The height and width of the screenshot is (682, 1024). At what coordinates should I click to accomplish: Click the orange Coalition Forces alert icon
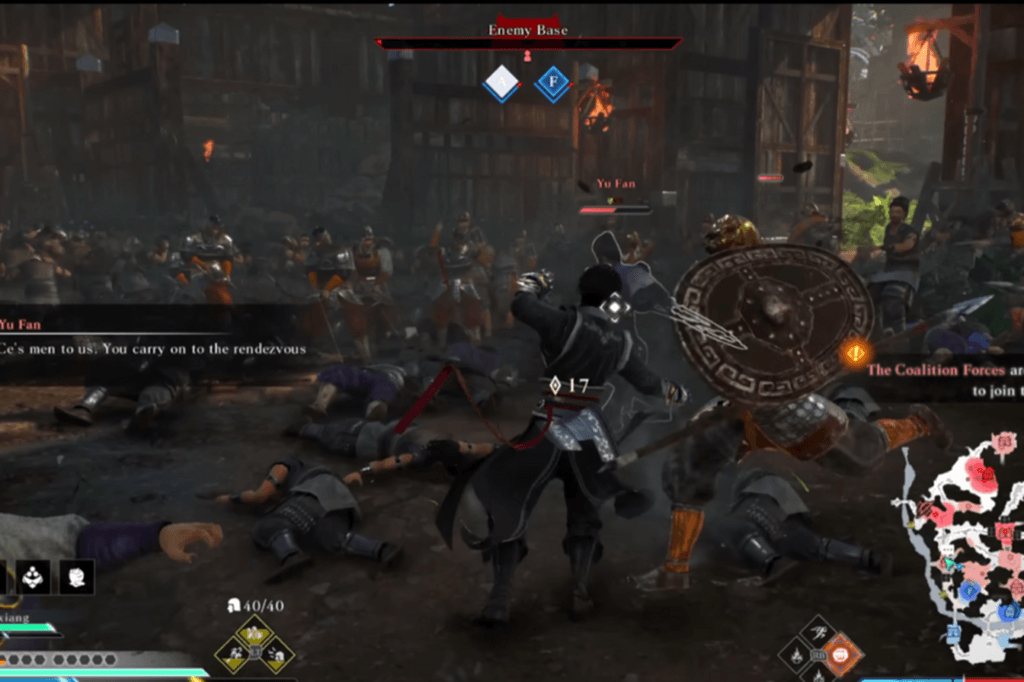point(855,352)
